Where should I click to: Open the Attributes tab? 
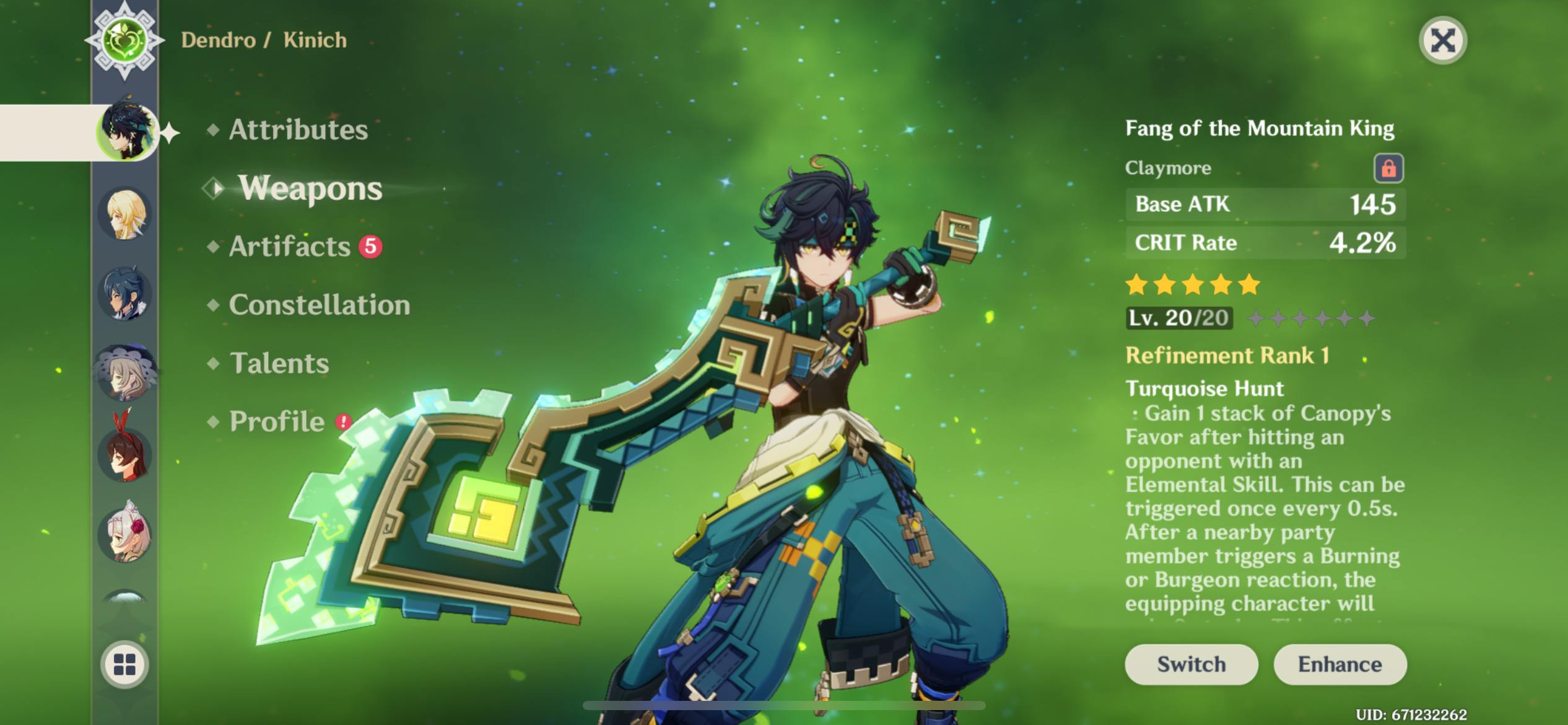click(x=298, y=130)
